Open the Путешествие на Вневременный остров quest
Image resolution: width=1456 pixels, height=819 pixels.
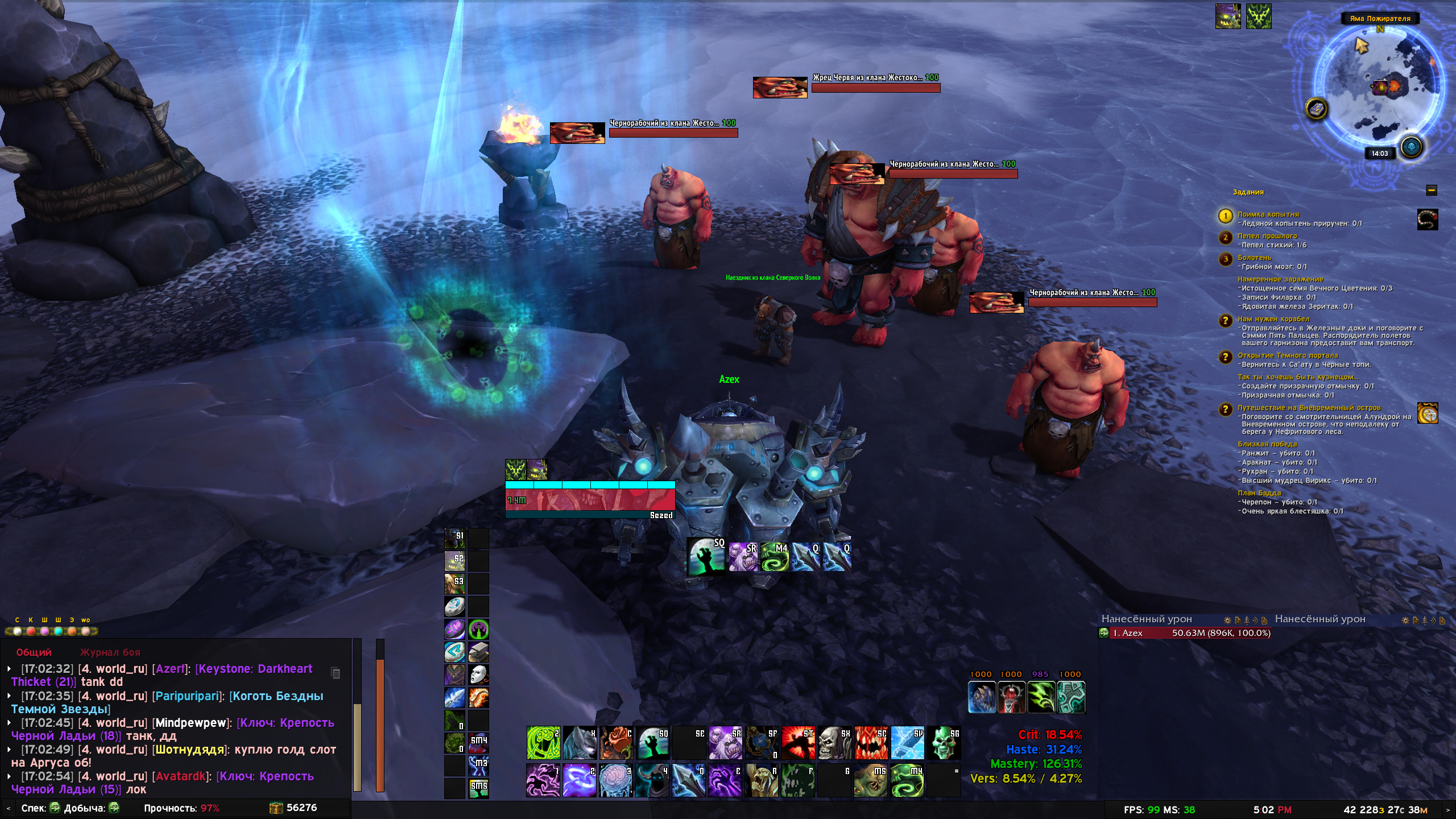point(1309,408)
